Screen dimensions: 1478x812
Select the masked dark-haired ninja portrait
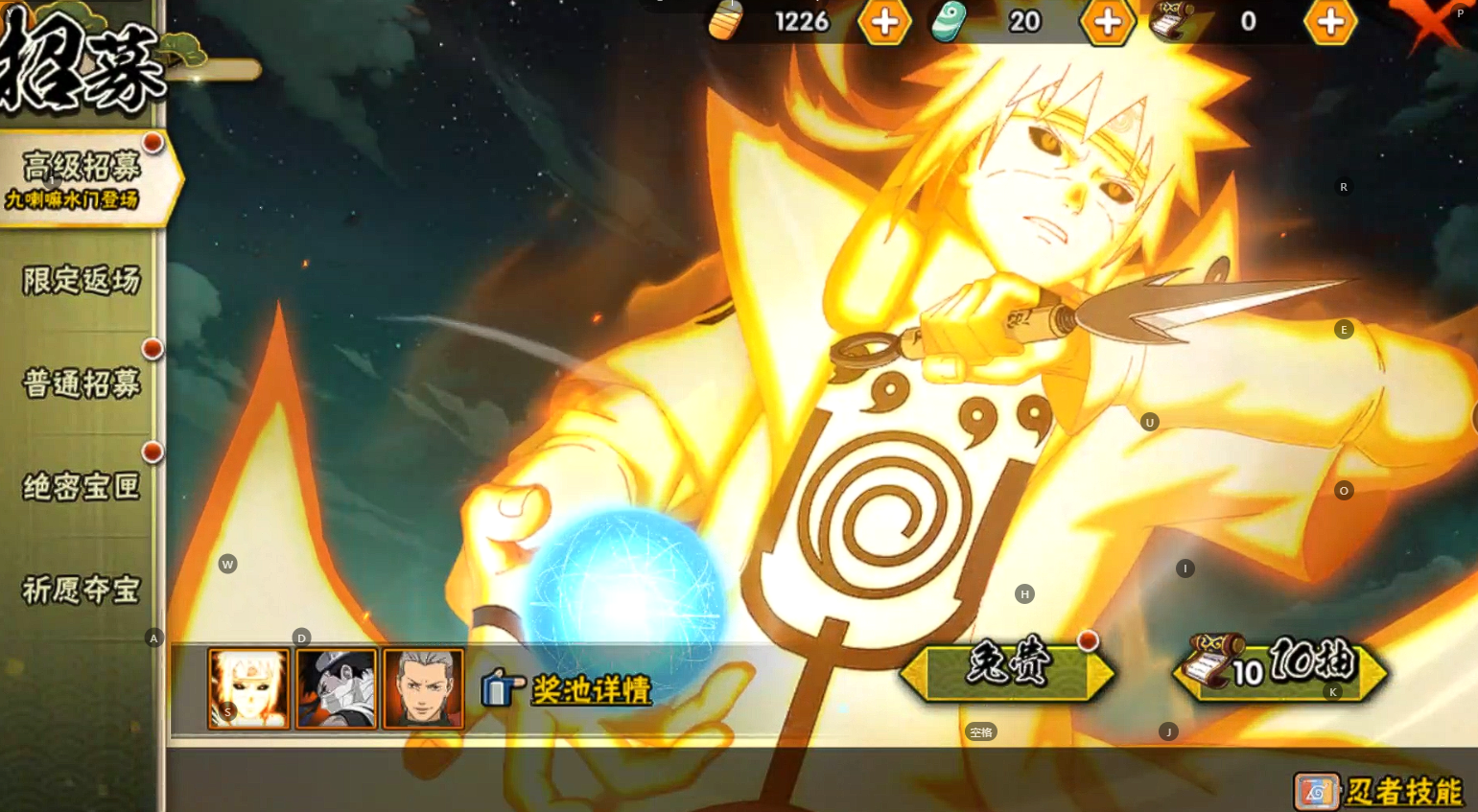click(336, 687)
